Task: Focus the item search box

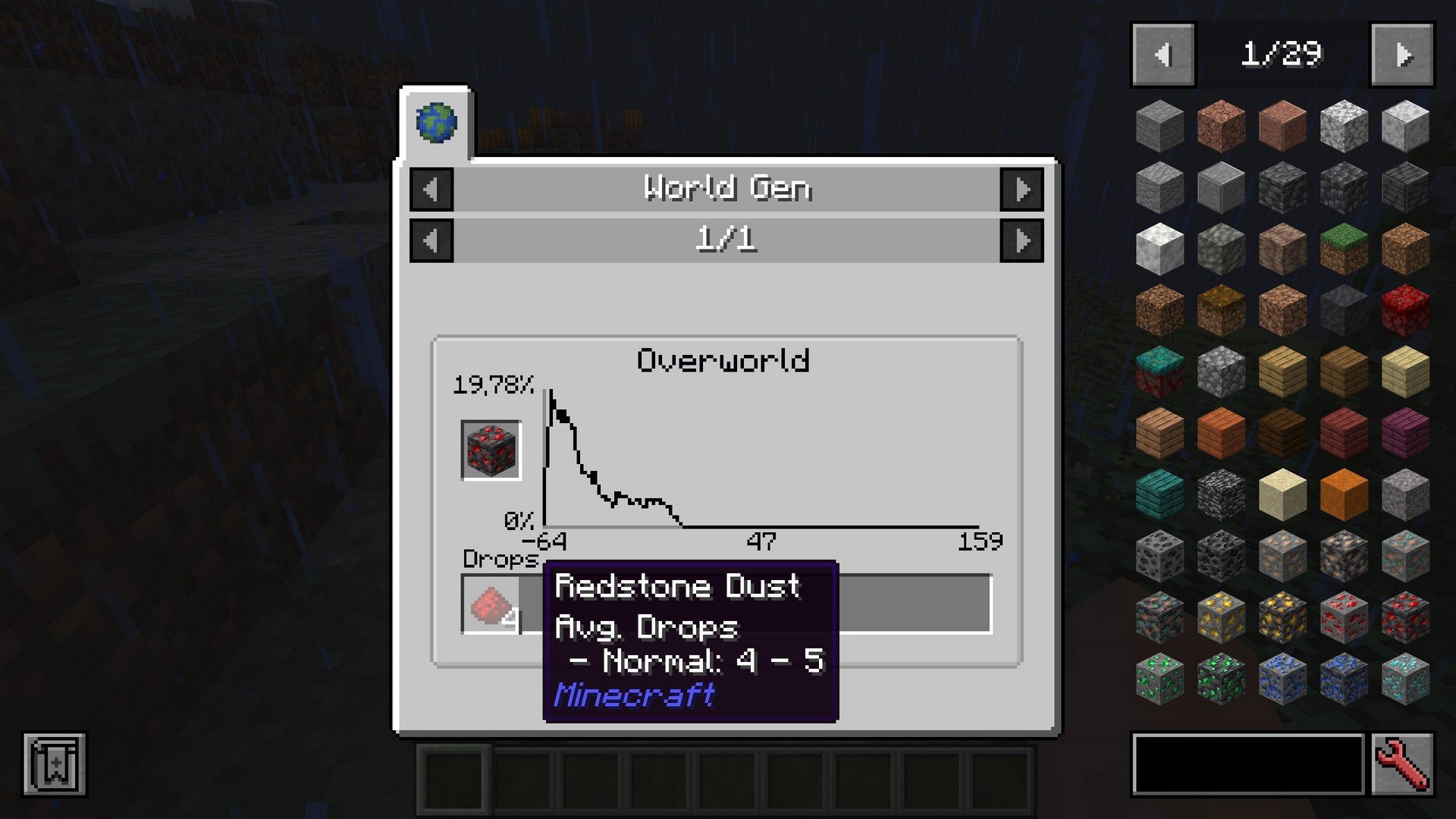Action: click(x=1247, y=764)
